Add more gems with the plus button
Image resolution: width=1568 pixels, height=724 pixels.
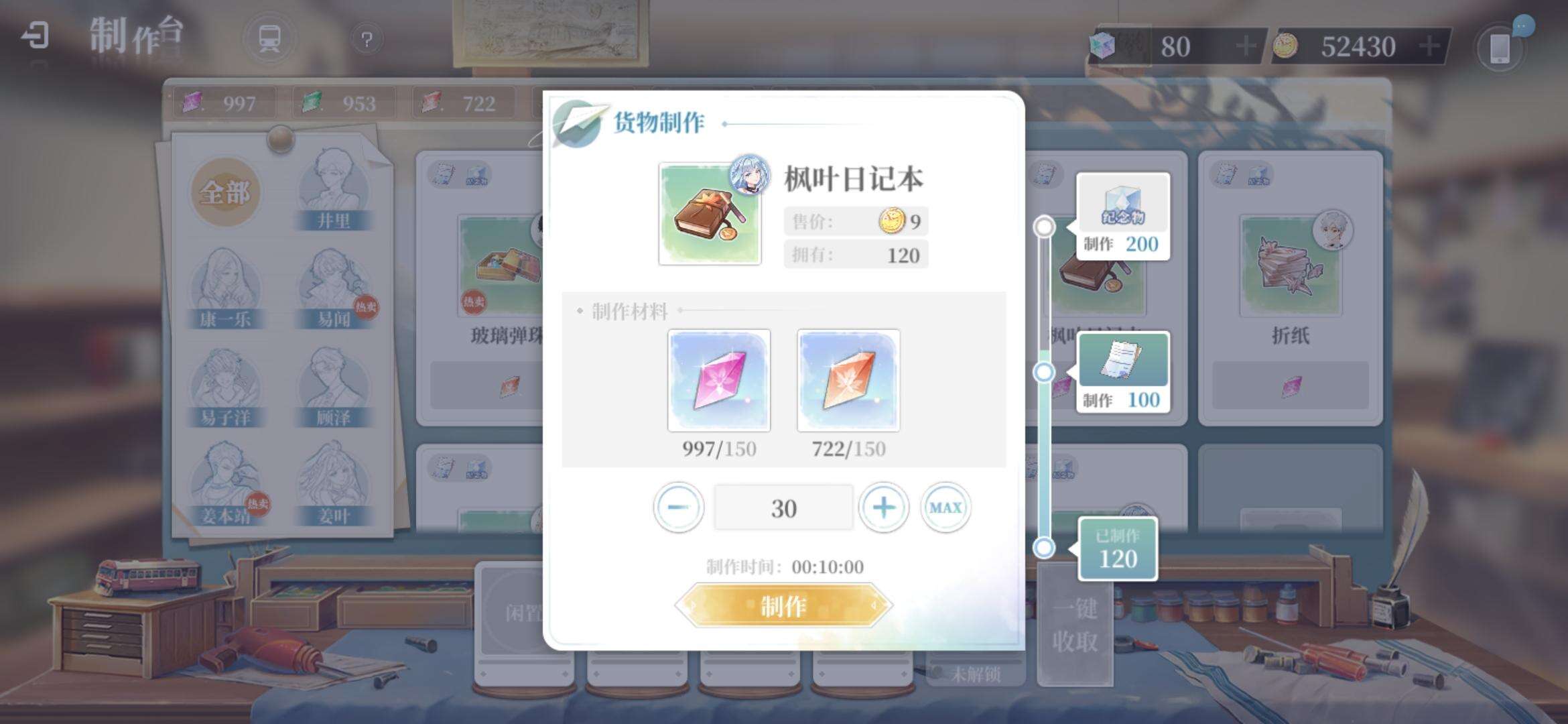1246,46
